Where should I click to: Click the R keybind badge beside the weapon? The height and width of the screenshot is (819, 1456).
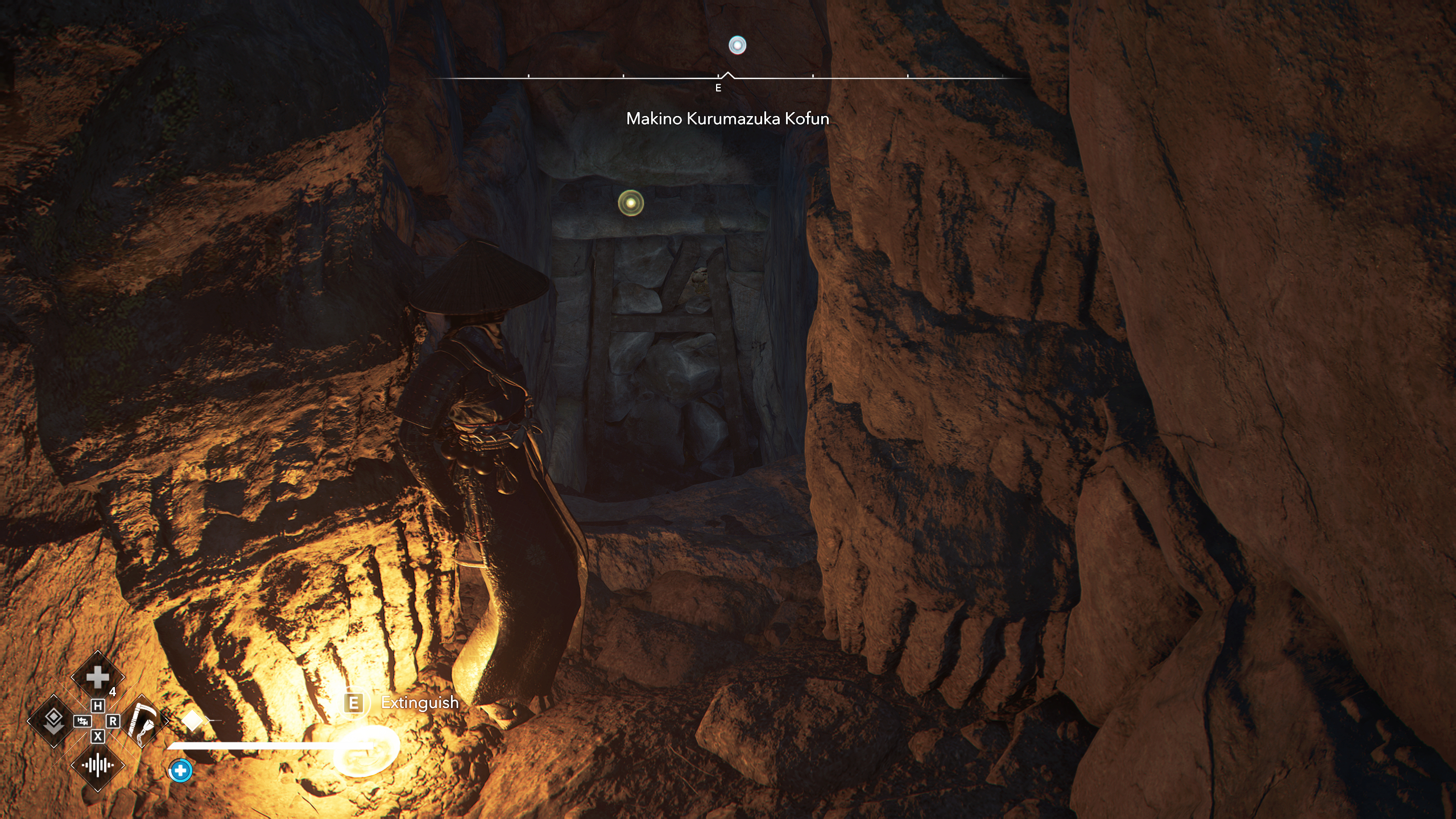click(113, 722)
